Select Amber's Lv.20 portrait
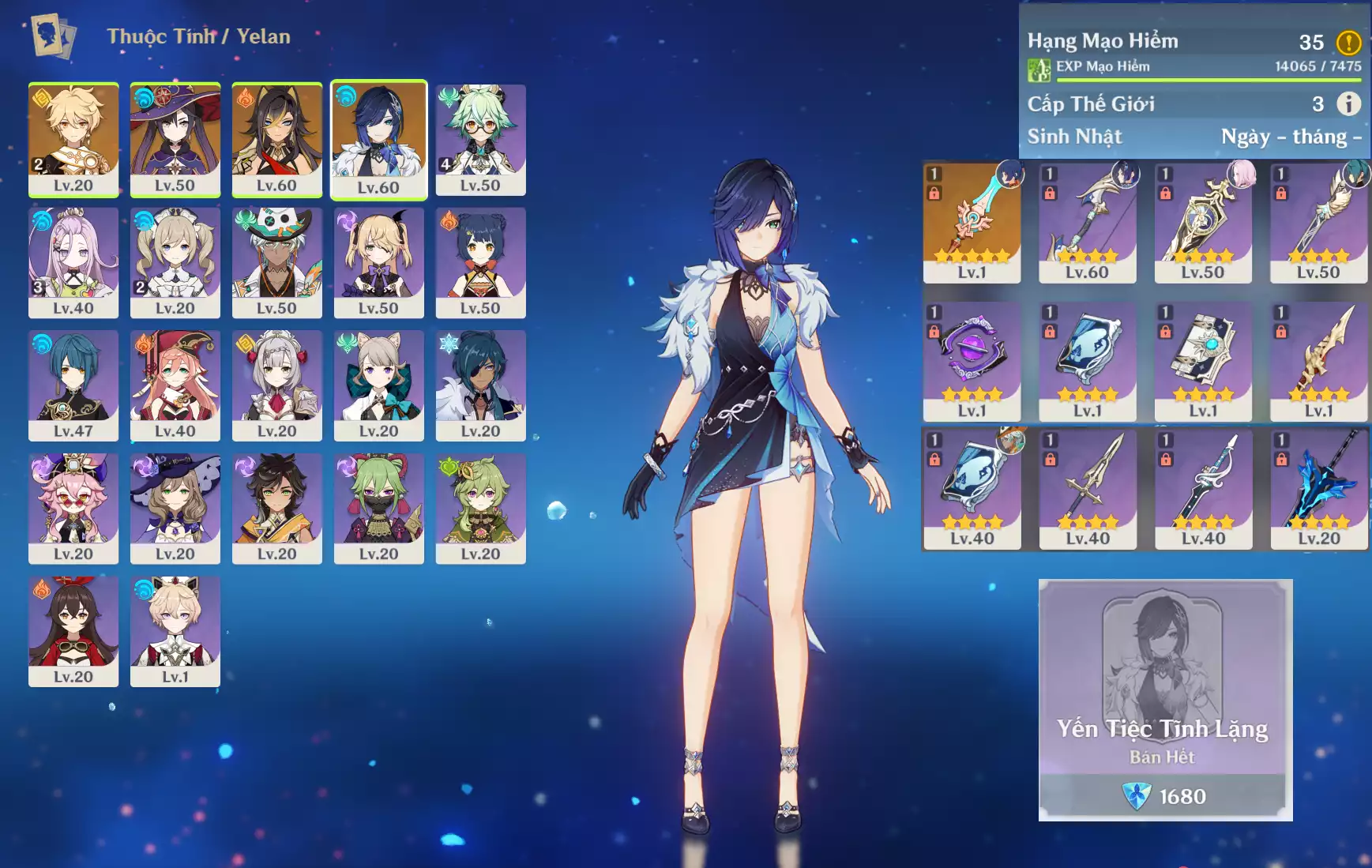This screenshot has height=868, width=1372. pyautogui.click(x=73, y=630)
